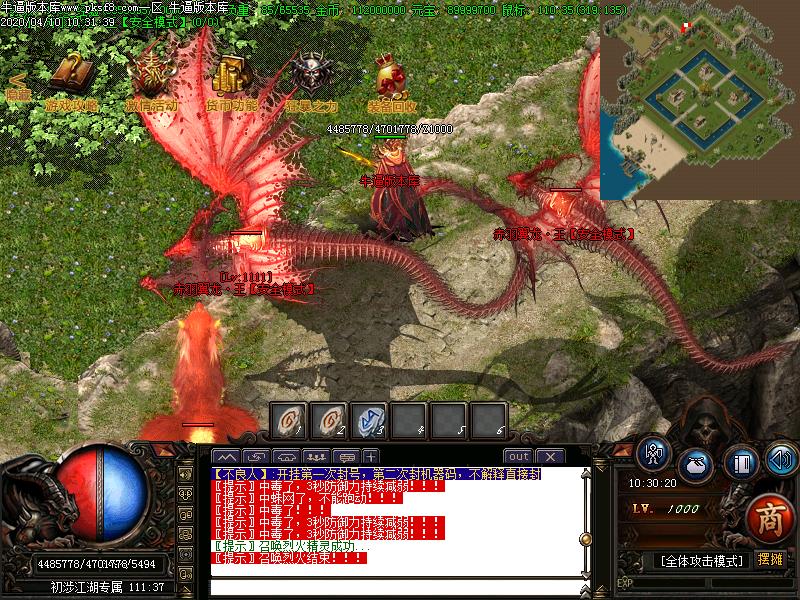
Task: Click the 摆摊 stall button
Action: click(x=770, y=559)
